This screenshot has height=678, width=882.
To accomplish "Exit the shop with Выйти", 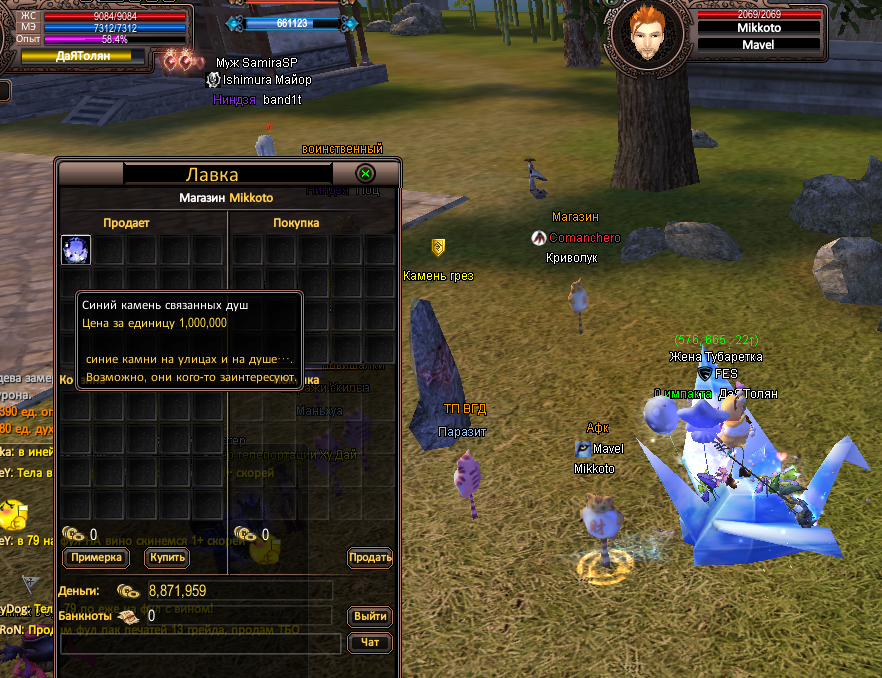I will pos(370,616).
